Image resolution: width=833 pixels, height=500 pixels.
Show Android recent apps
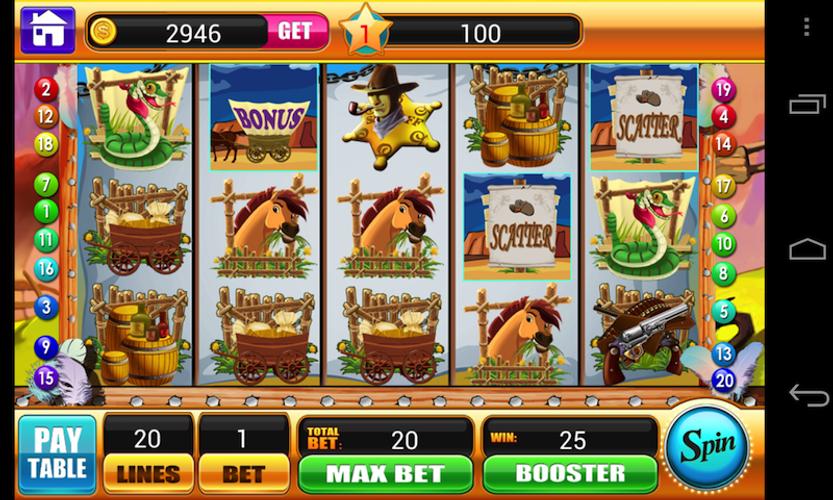tap(808, 104)
